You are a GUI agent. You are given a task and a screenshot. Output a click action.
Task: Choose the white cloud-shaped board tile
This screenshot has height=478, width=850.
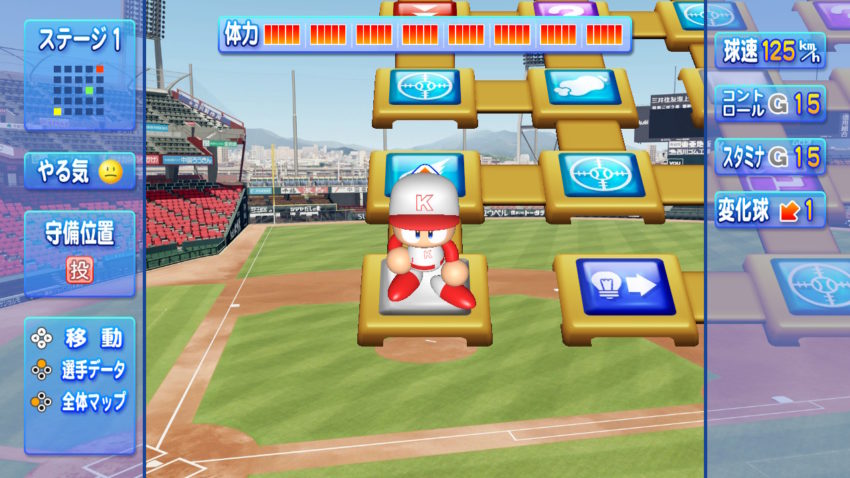tap(571, 87)
